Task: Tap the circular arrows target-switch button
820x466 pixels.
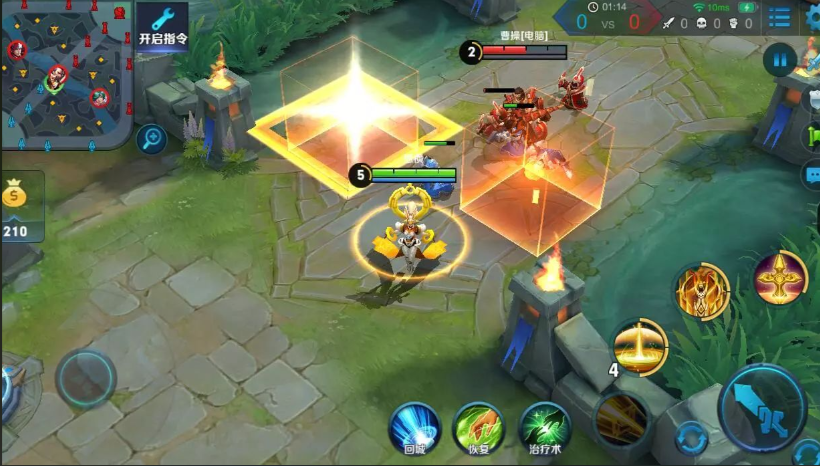Action: click(x=690, y=438)
